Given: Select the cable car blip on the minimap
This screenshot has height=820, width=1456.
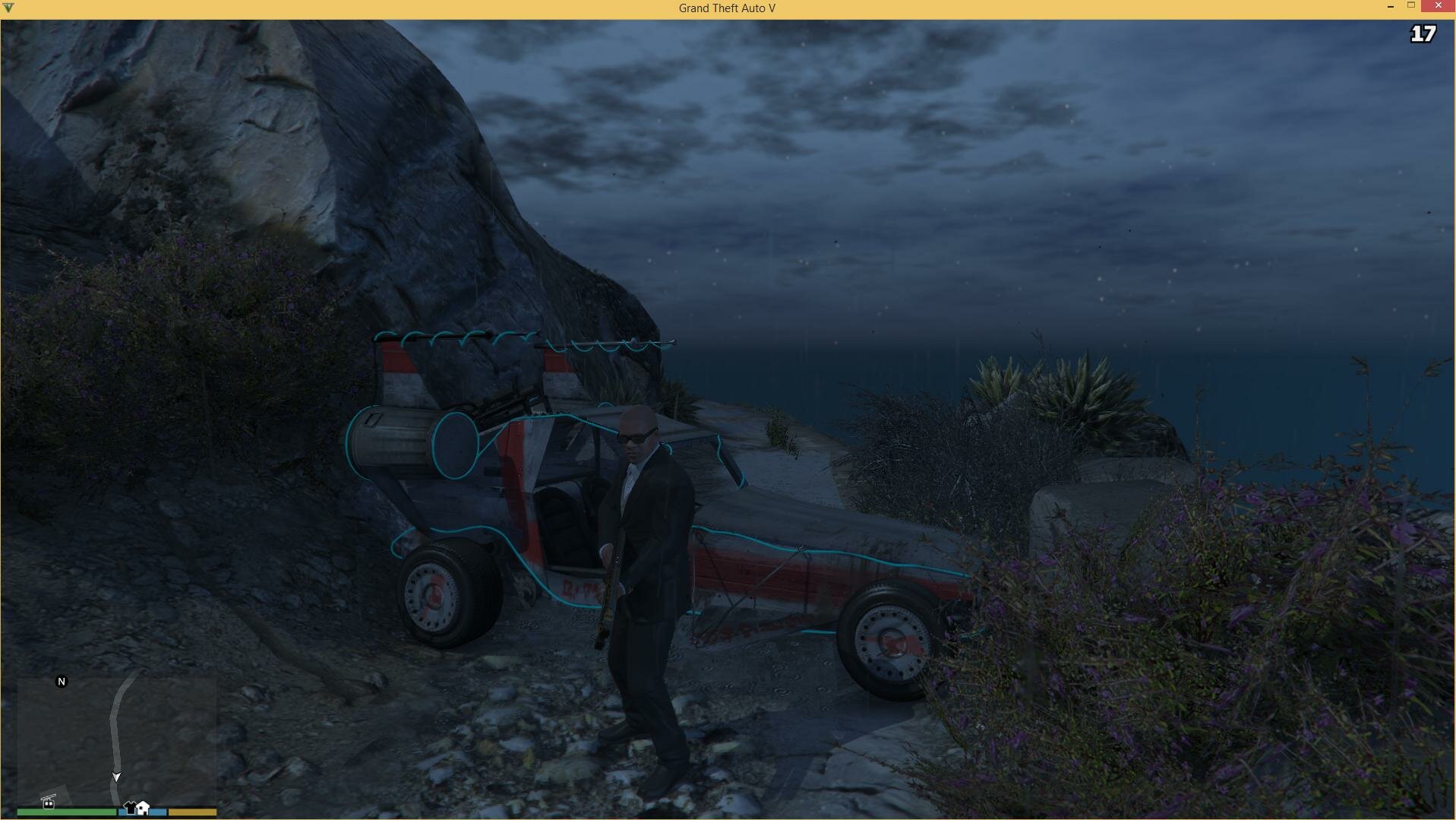Looking at the screenshot, I should point(49,801).
